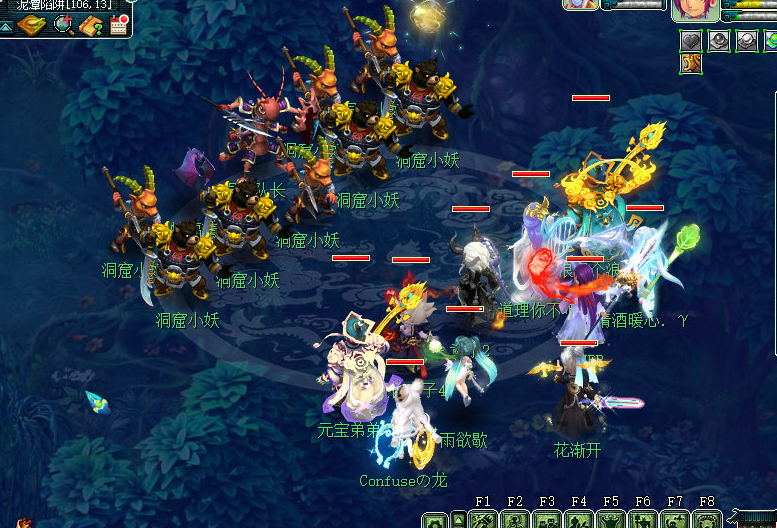Collapse the top-left panel with arrow button
Viewport: 777px width, 528px height.
pyautogui.click(x=6, y=25)
